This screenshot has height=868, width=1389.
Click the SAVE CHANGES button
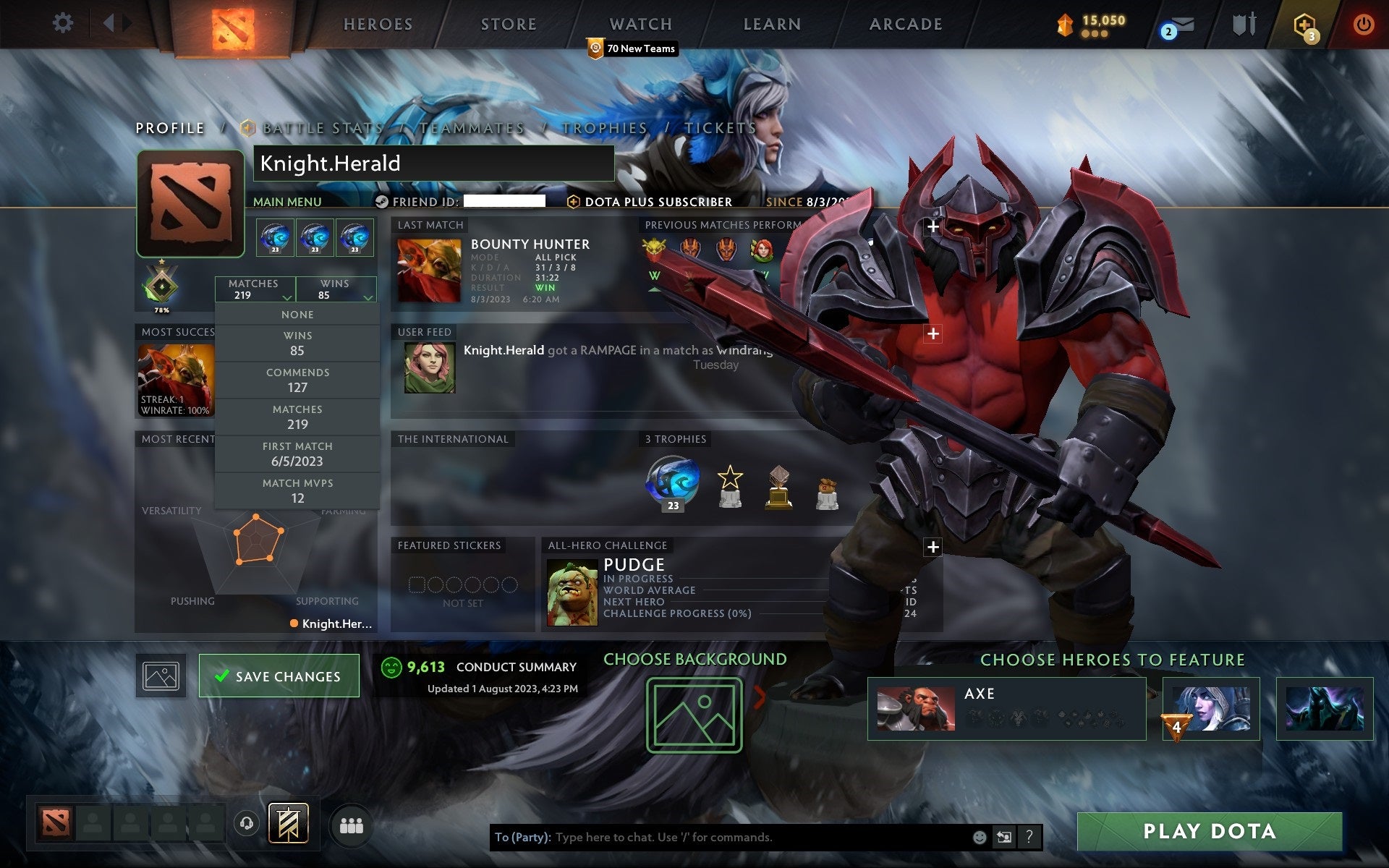(x=279, y=676)
